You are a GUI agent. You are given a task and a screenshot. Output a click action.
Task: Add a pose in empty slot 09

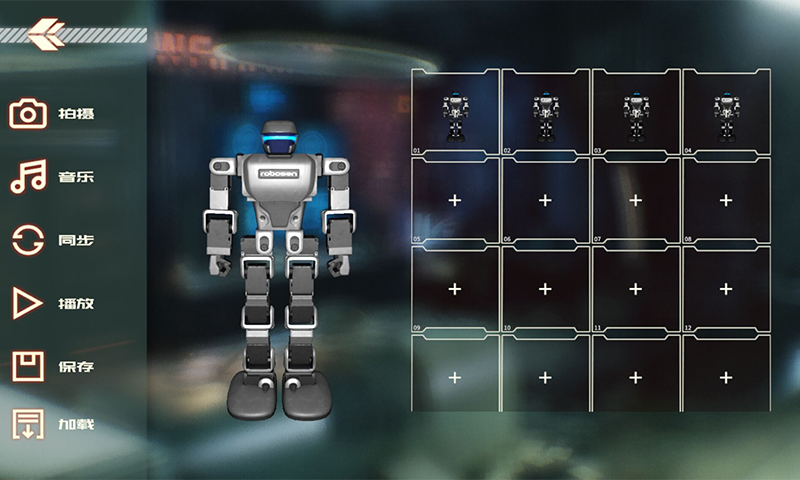pyautogui.click(x=455, y=289)
